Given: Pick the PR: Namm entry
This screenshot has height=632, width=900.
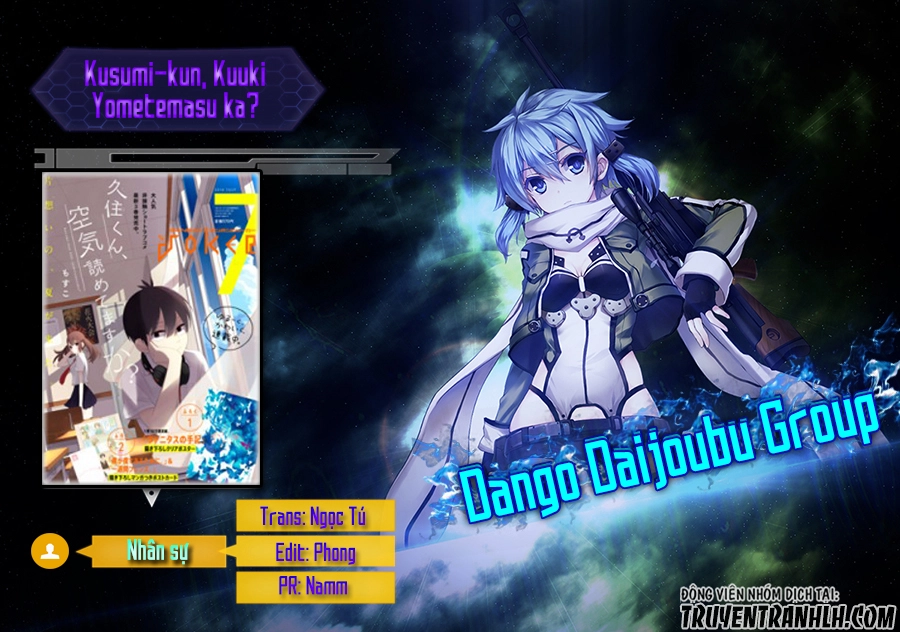Looking at the screenshot, I should (315, 586).
